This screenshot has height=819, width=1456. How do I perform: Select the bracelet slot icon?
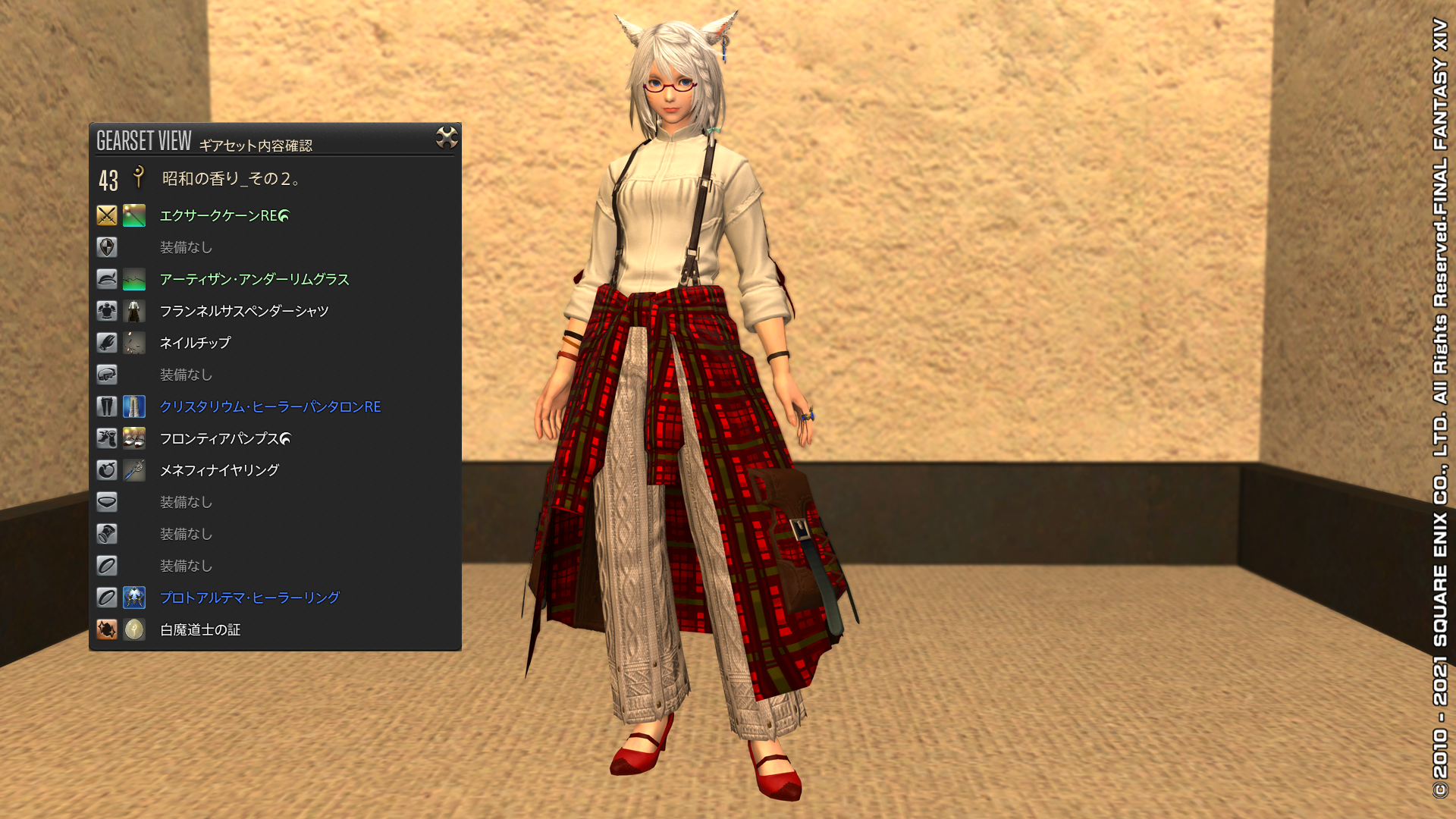[106, 534]
